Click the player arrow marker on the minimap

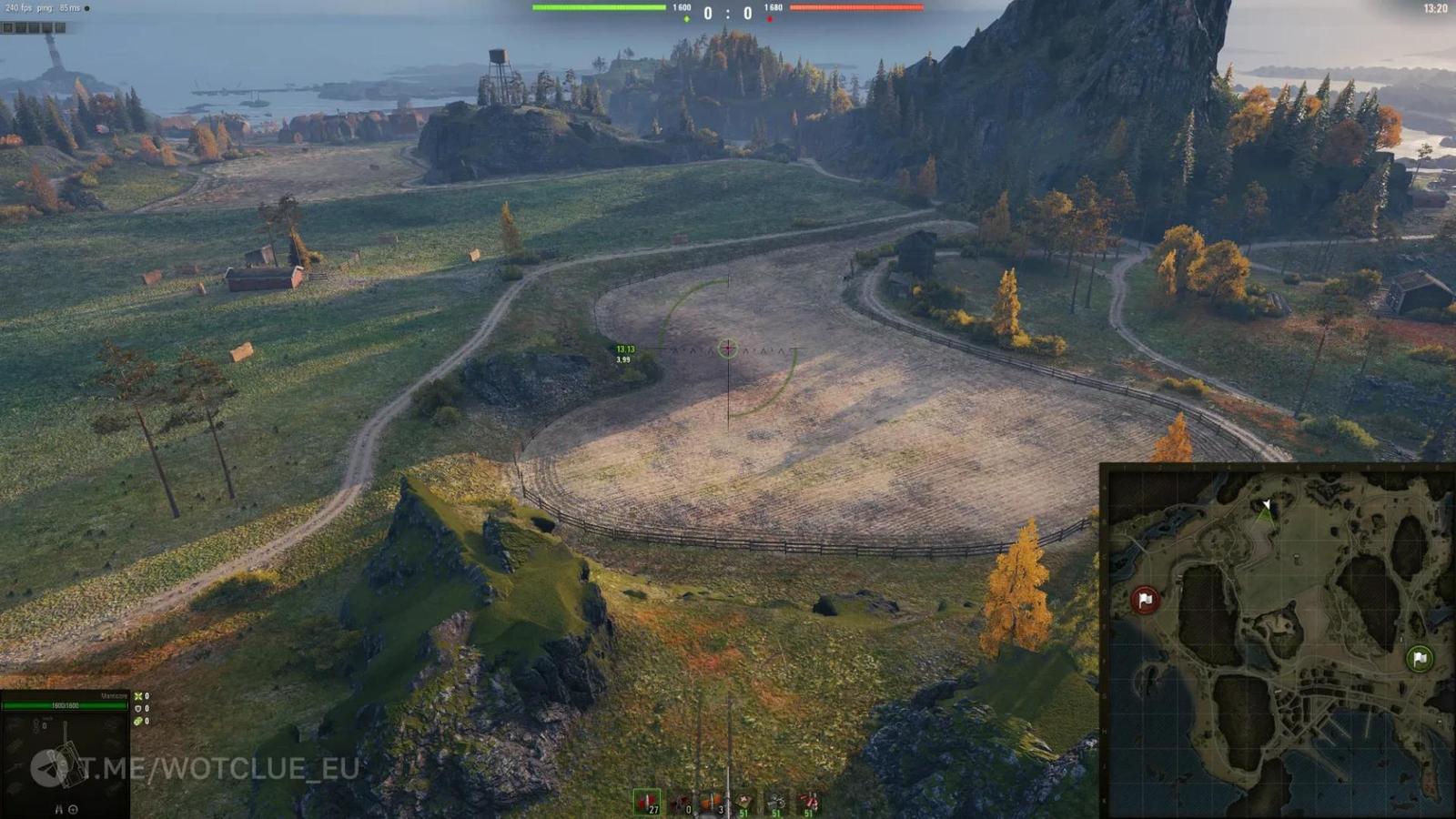coord(1265,503)
